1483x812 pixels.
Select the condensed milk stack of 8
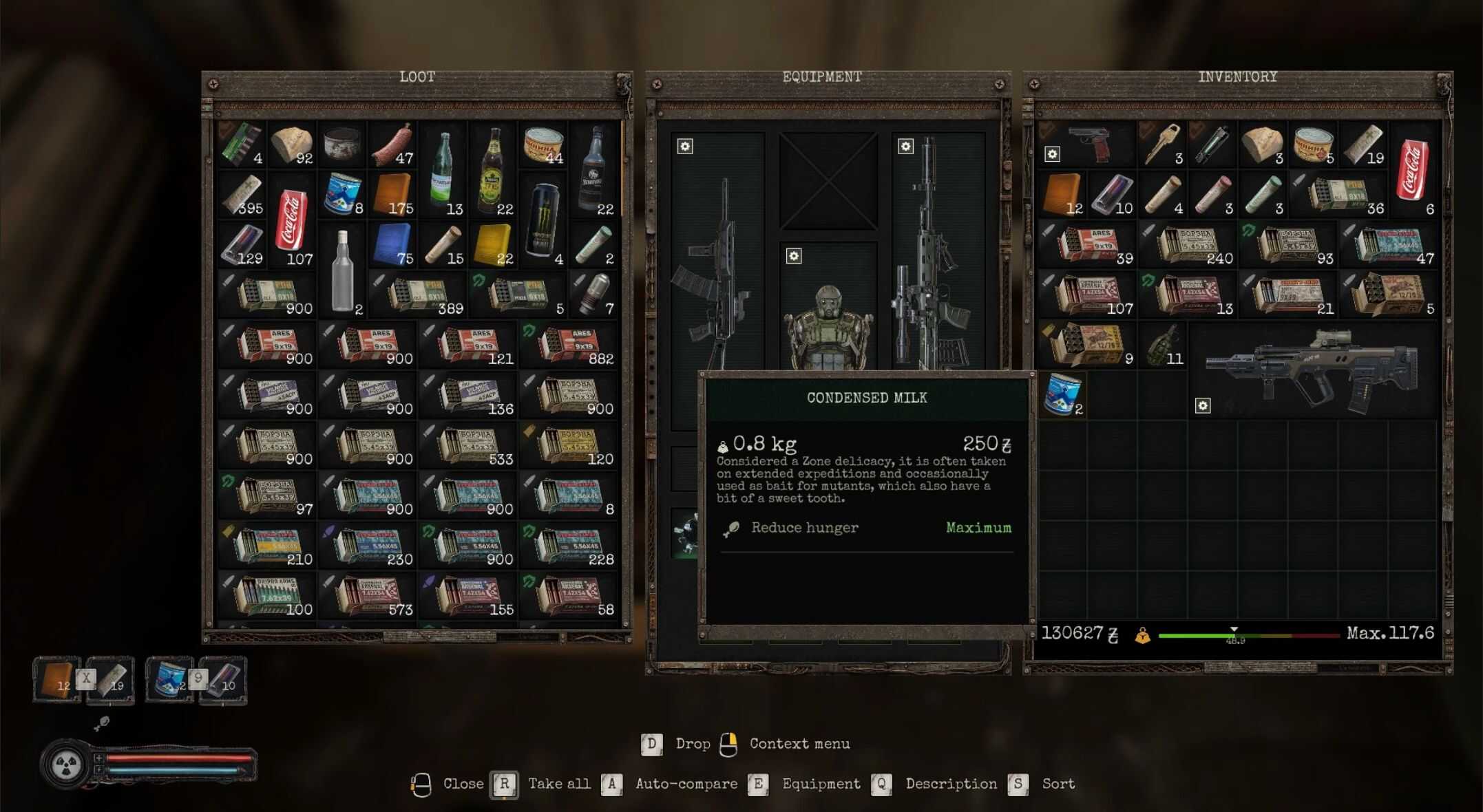[x=342, y=195]
